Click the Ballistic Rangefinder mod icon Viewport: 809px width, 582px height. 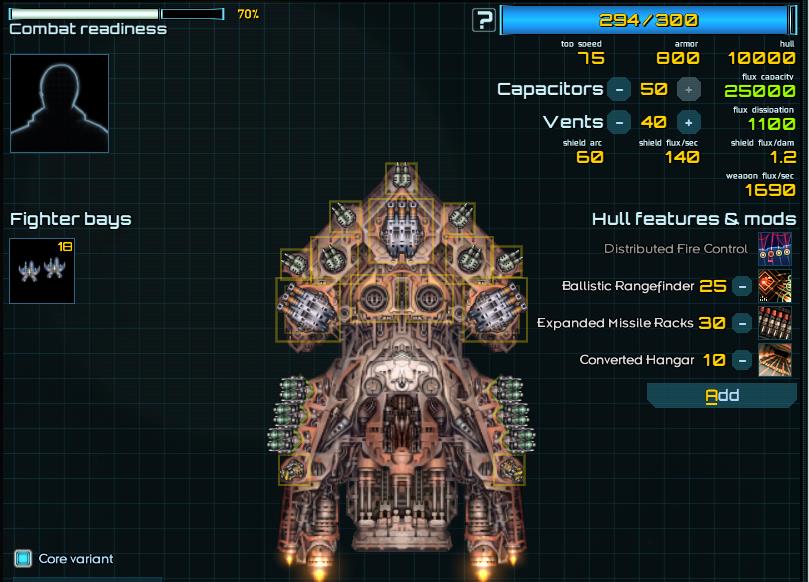coord(774,286)
